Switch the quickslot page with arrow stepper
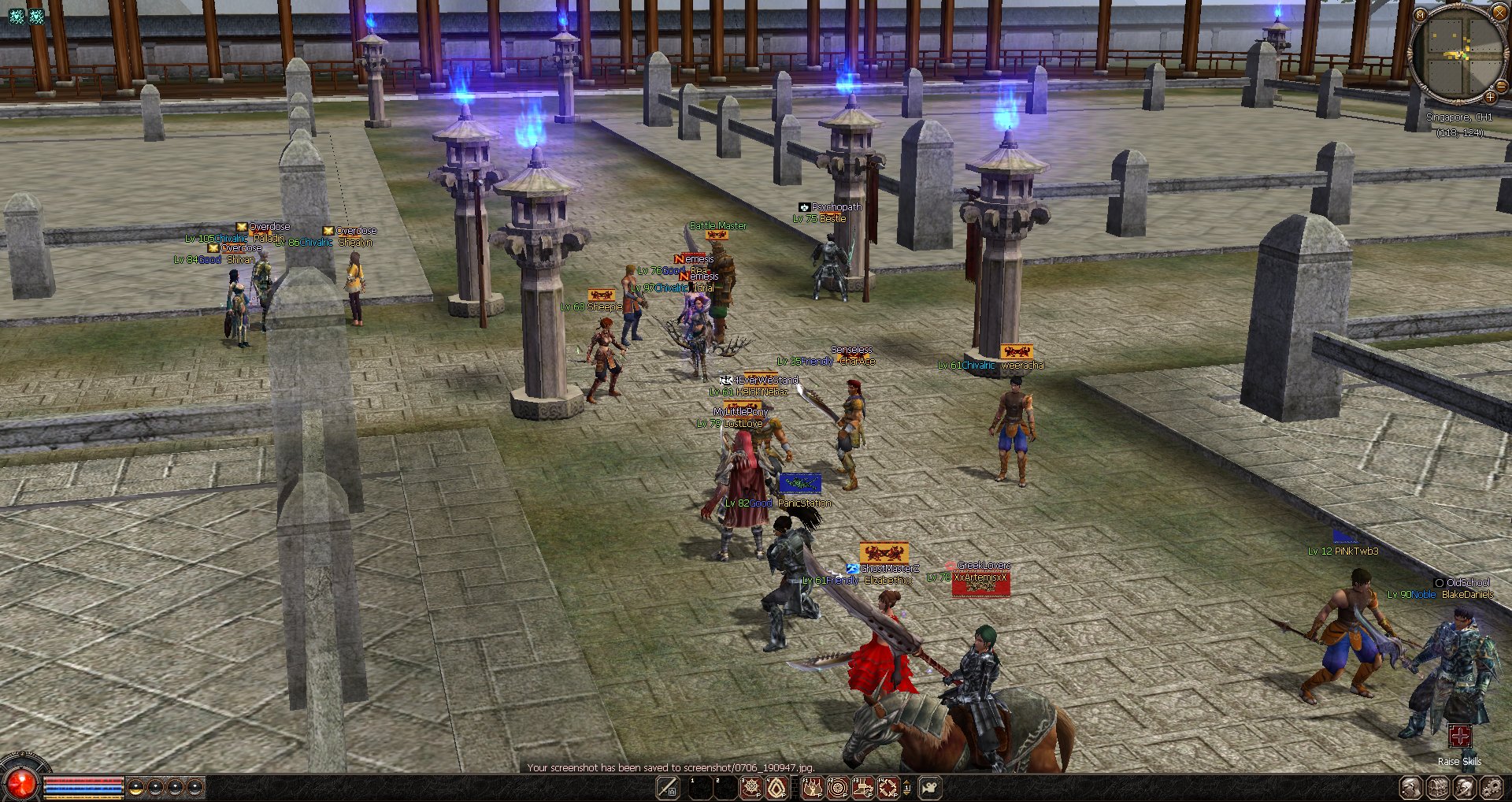The width and height of the screenshot is (1512, 802). (x=906, y=787)
